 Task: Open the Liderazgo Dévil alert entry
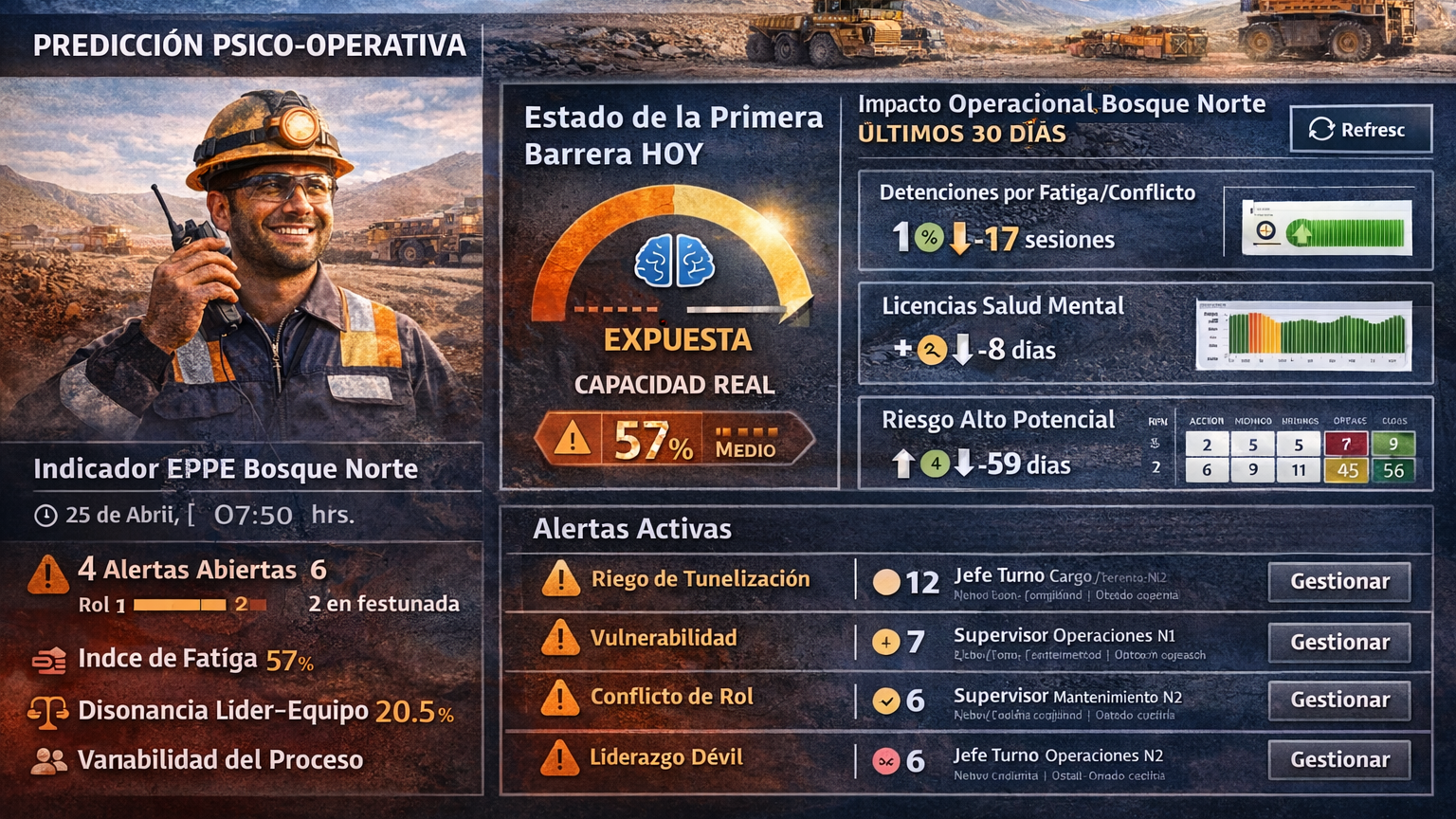(665, 757)
